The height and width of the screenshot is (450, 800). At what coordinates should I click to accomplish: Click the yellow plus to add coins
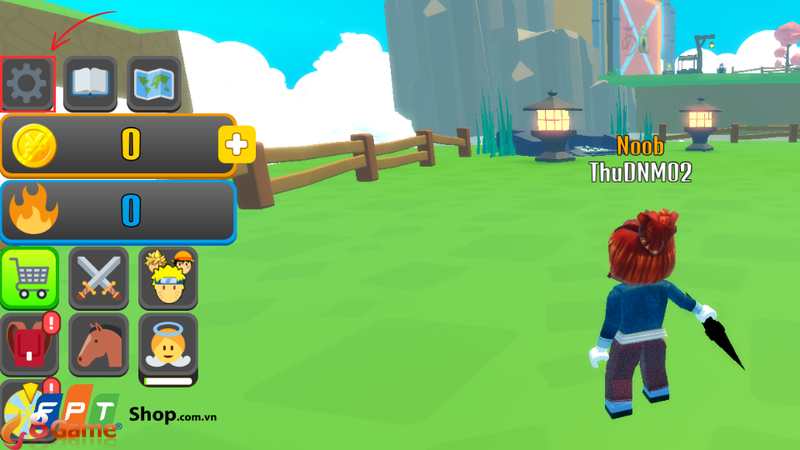click(237, 145)
